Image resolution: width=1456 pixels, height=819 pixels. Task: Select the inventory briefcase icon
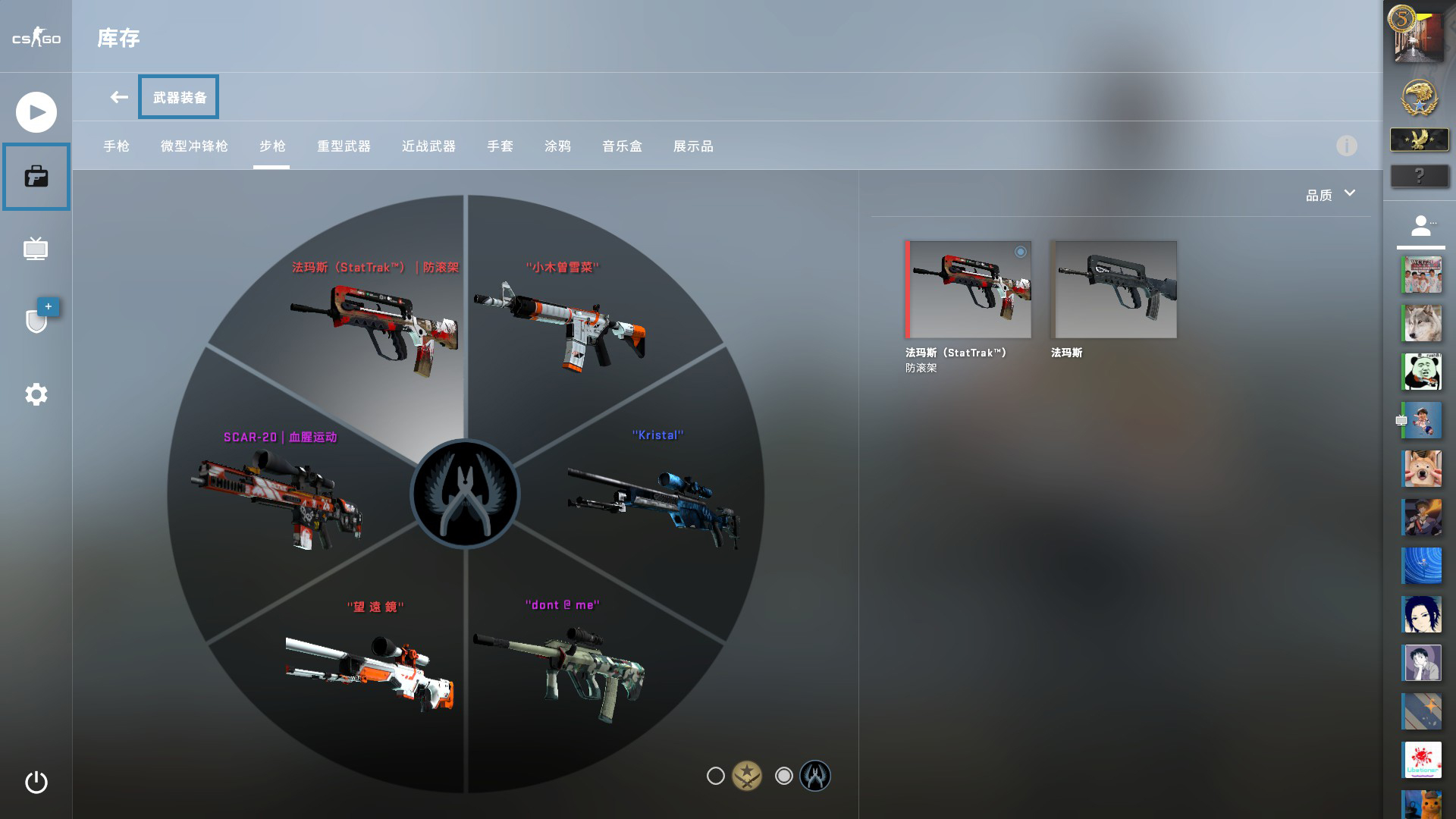point(36,177)
